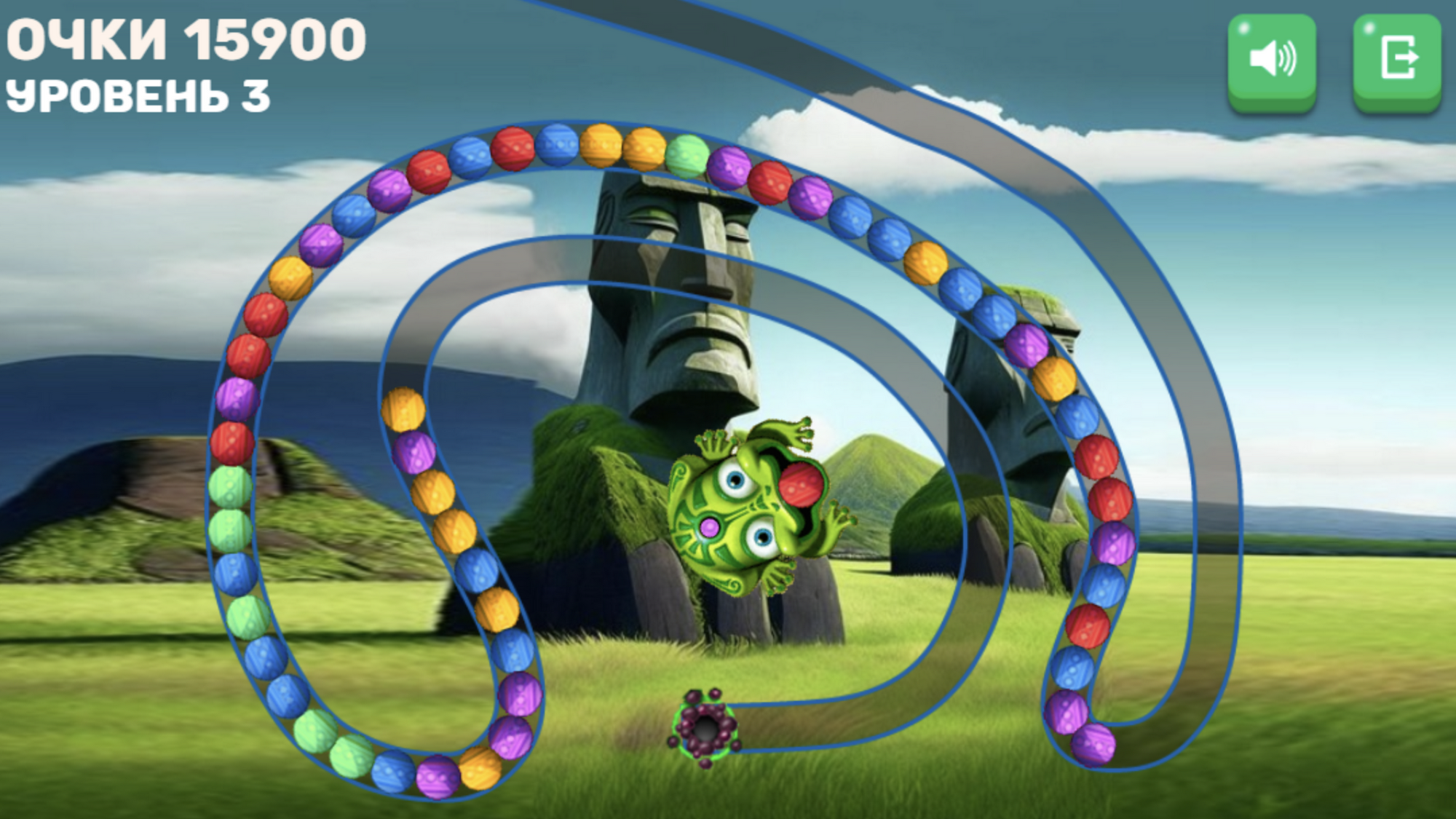Select the green ball at the top chain

point(688,157)
